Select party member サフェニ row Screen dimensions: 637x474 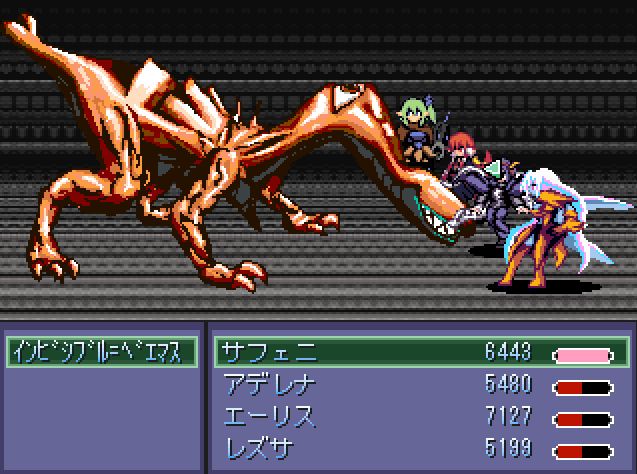(420, 353)
